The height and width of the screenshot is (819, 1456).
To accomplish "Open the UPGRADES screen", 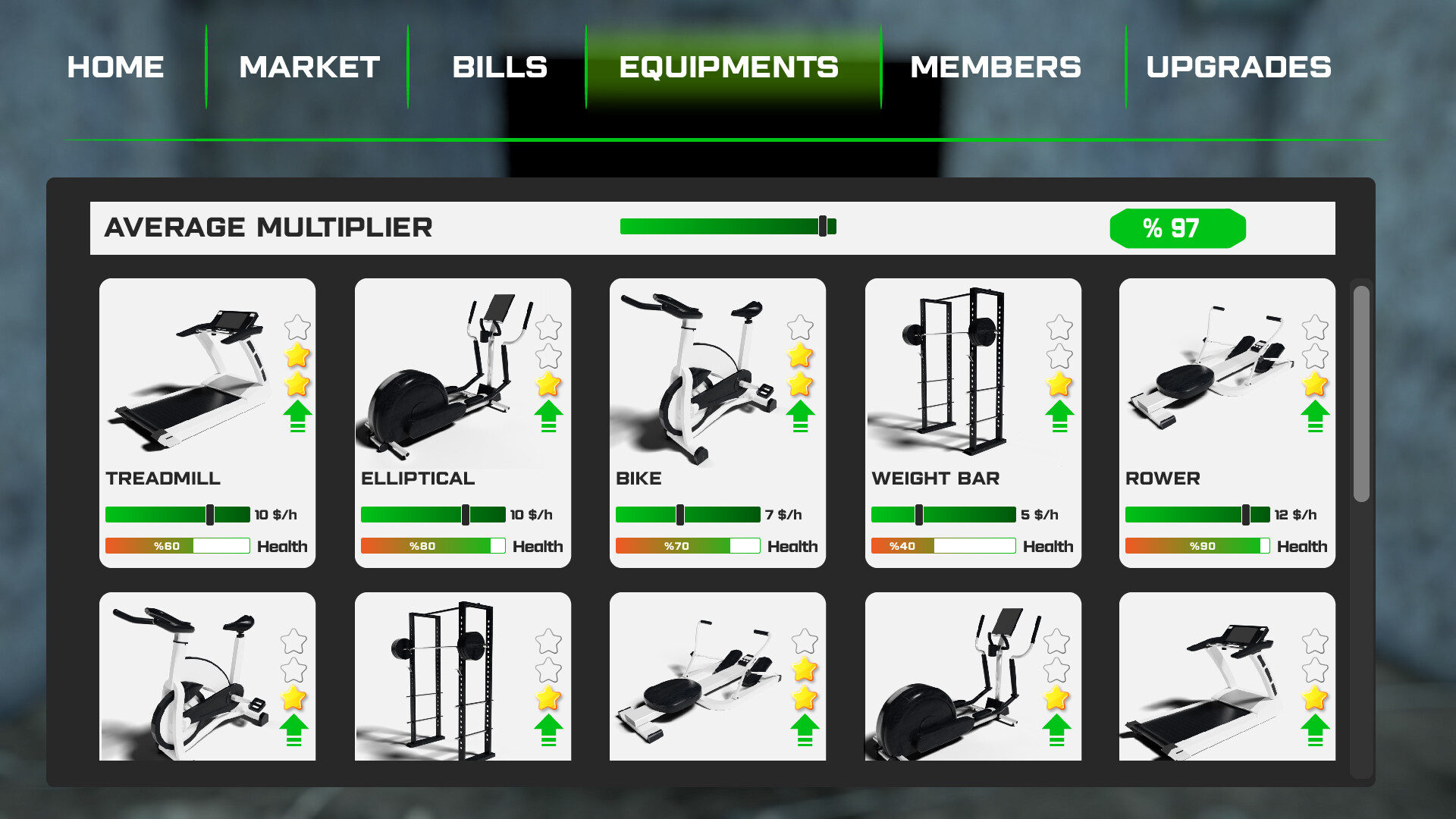I will click(x=1239, y=67).
